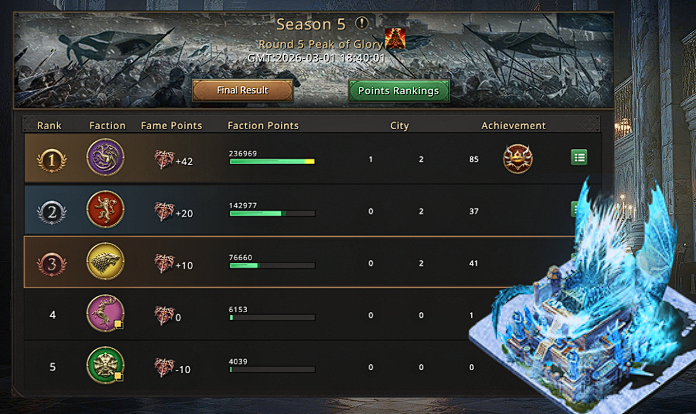Viewport: 696px width, 414px height.
Task: Open details list for rank 1 faction
Action: (x=580, y=157)
